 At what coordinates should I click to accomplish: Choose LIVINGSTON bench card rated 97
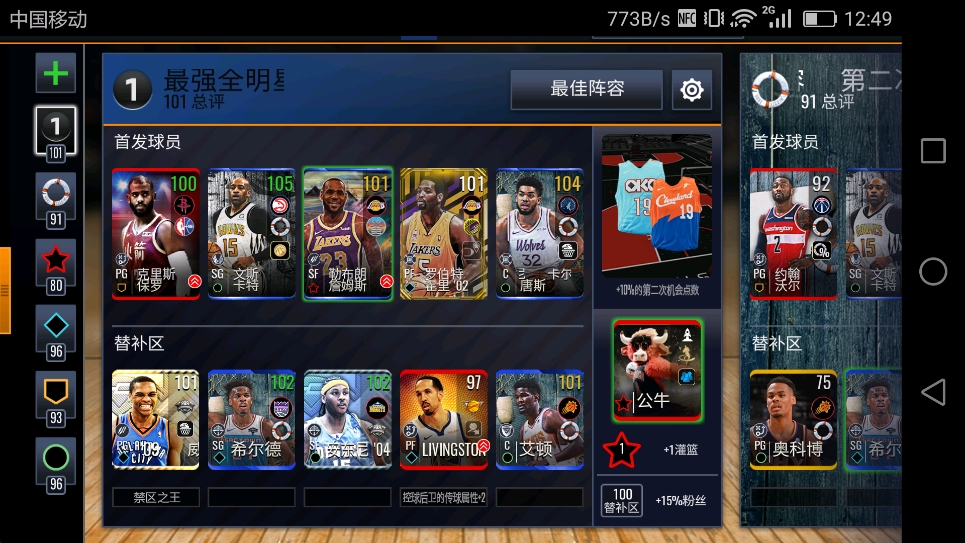(444, 420)
